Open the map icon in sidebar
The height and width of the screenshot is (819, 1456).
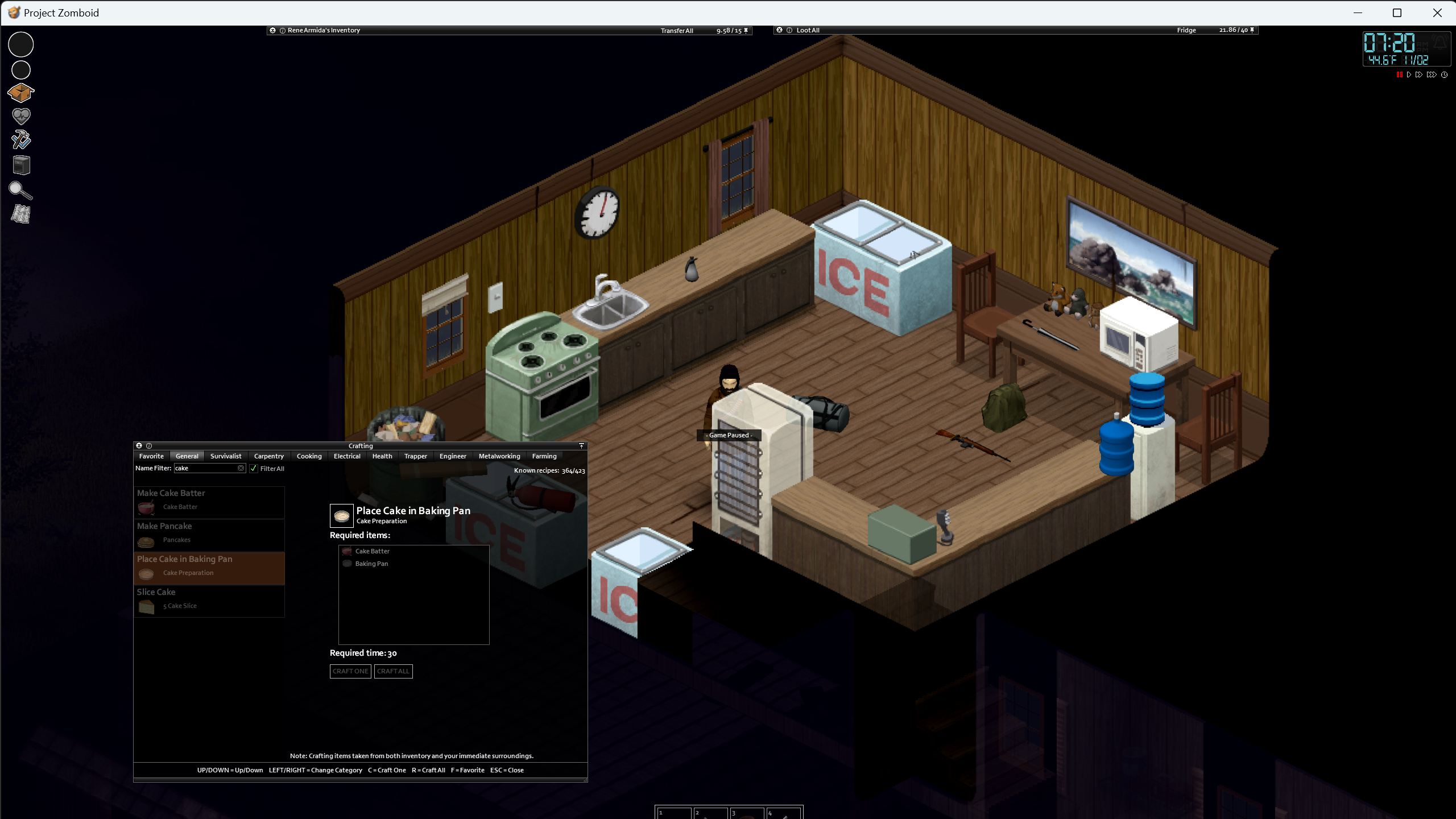pos(21,214)
